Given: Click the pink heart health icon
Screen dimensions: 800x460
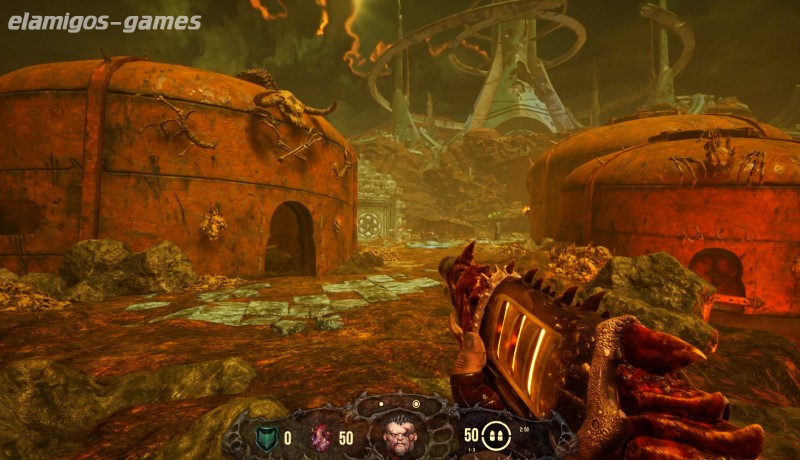Looking at the screenshot, I should (x=322, y=436).
